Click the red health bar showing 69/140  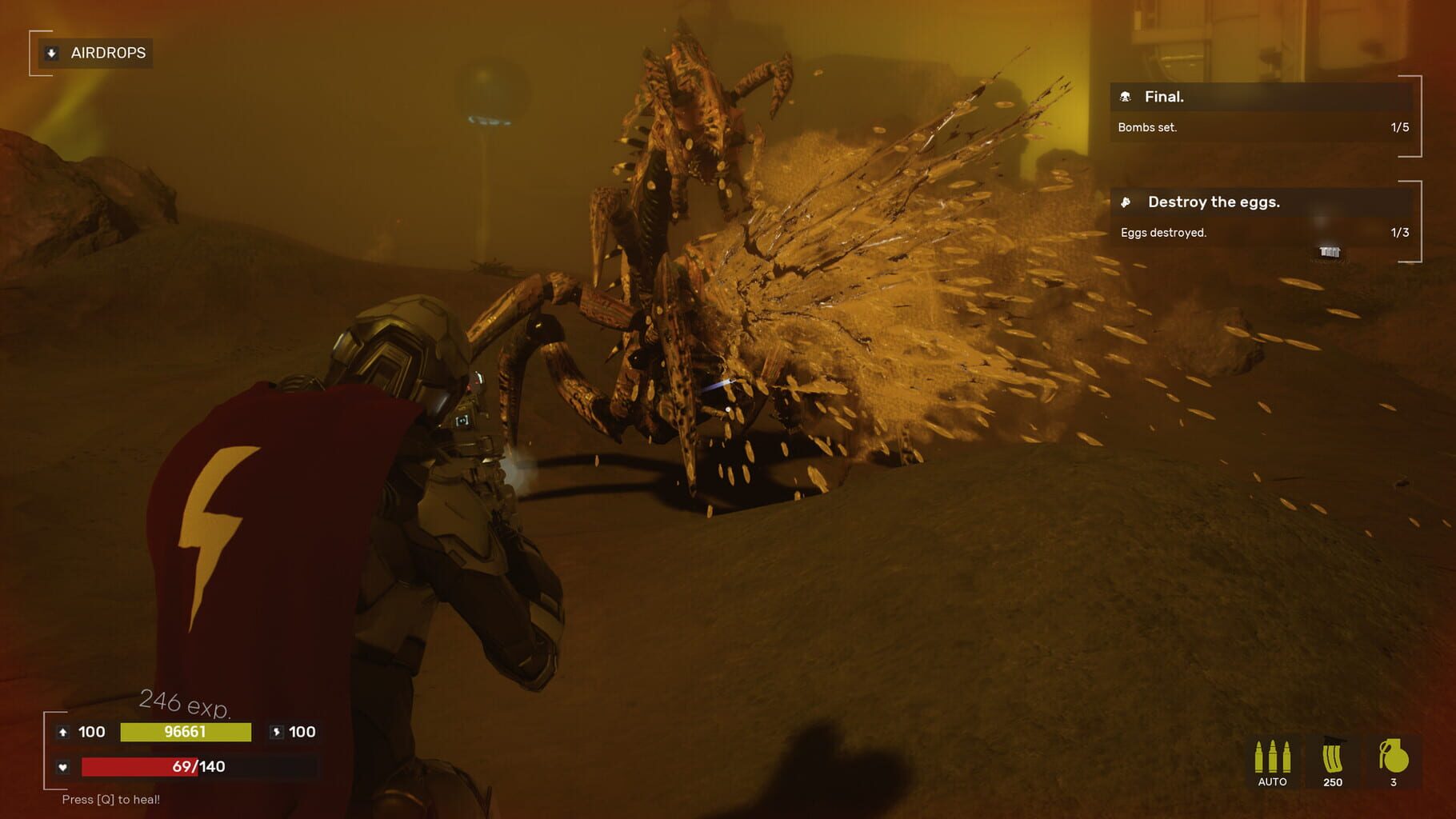[152, 765]
